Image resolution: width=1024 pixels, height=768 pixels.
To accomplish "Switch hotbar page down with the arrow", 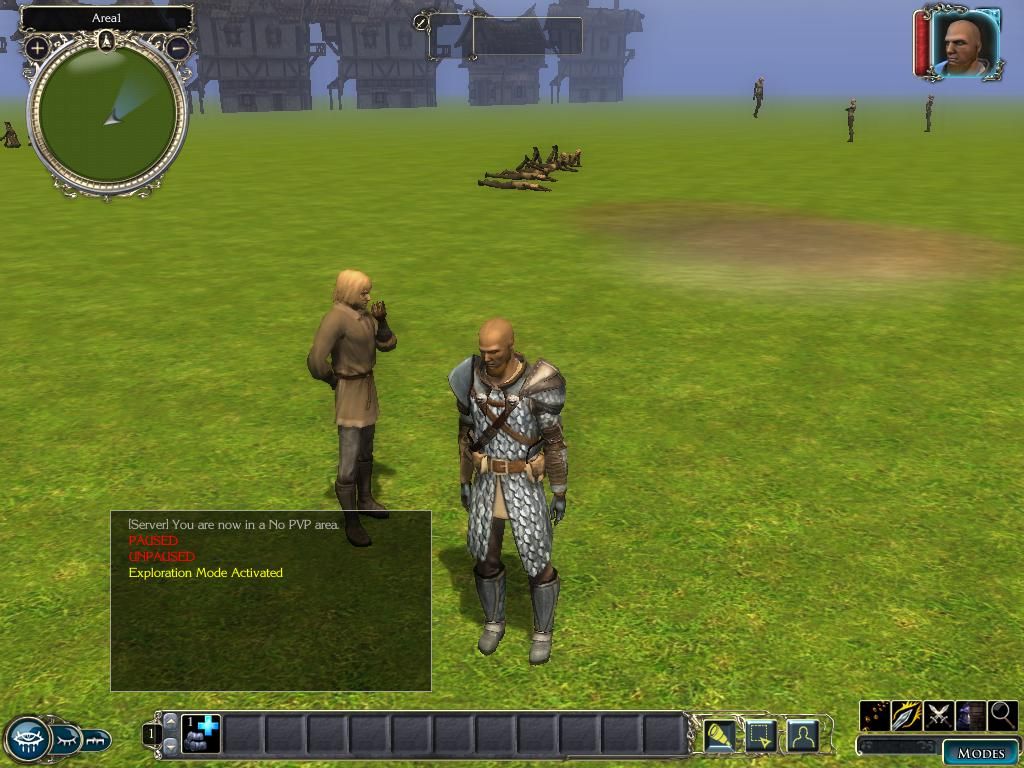I will click(170, 746).
